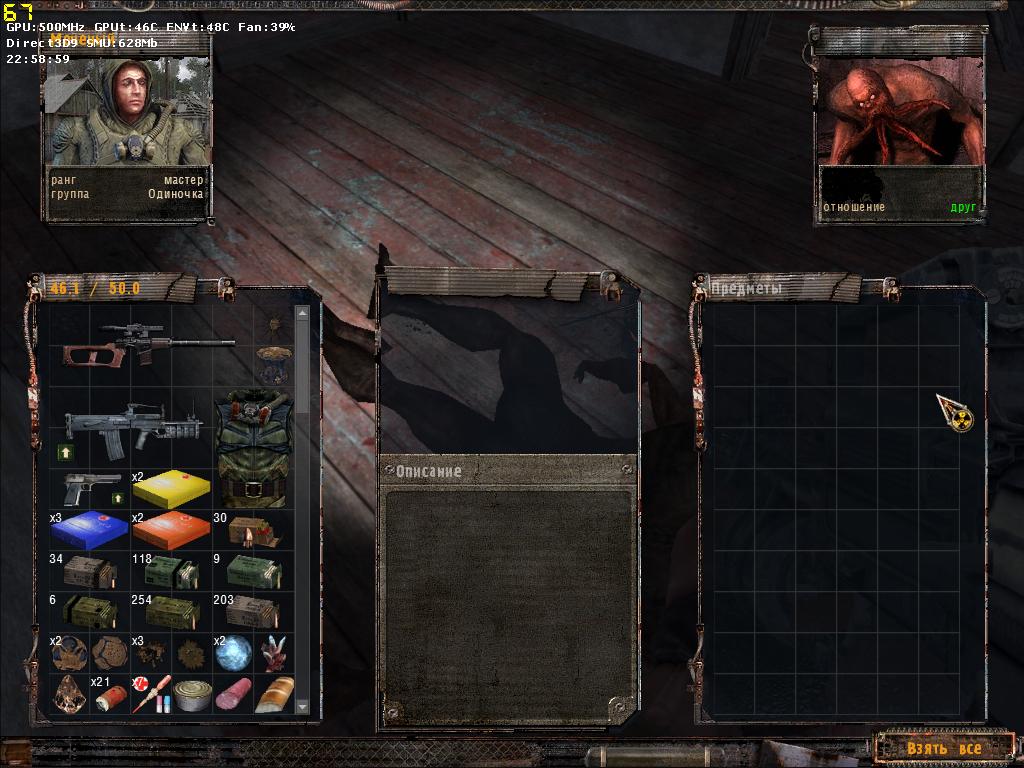Image resolution: width=1024 pixels, height=768 pixels.
Task: Select the assault rifle with grenade launcher
Action: click(132, 425)
